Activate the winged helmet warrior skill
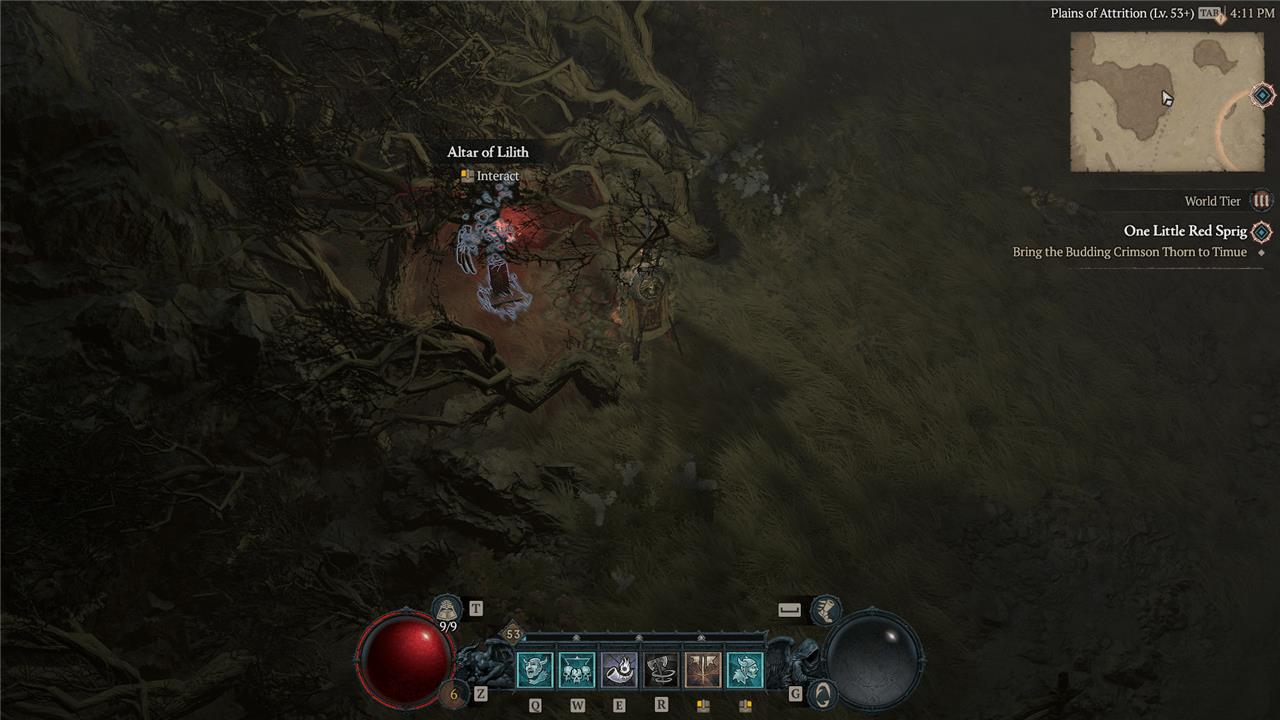Image resolution: width=1280 pixels, height=720 pixels. [x=745, y=670]
